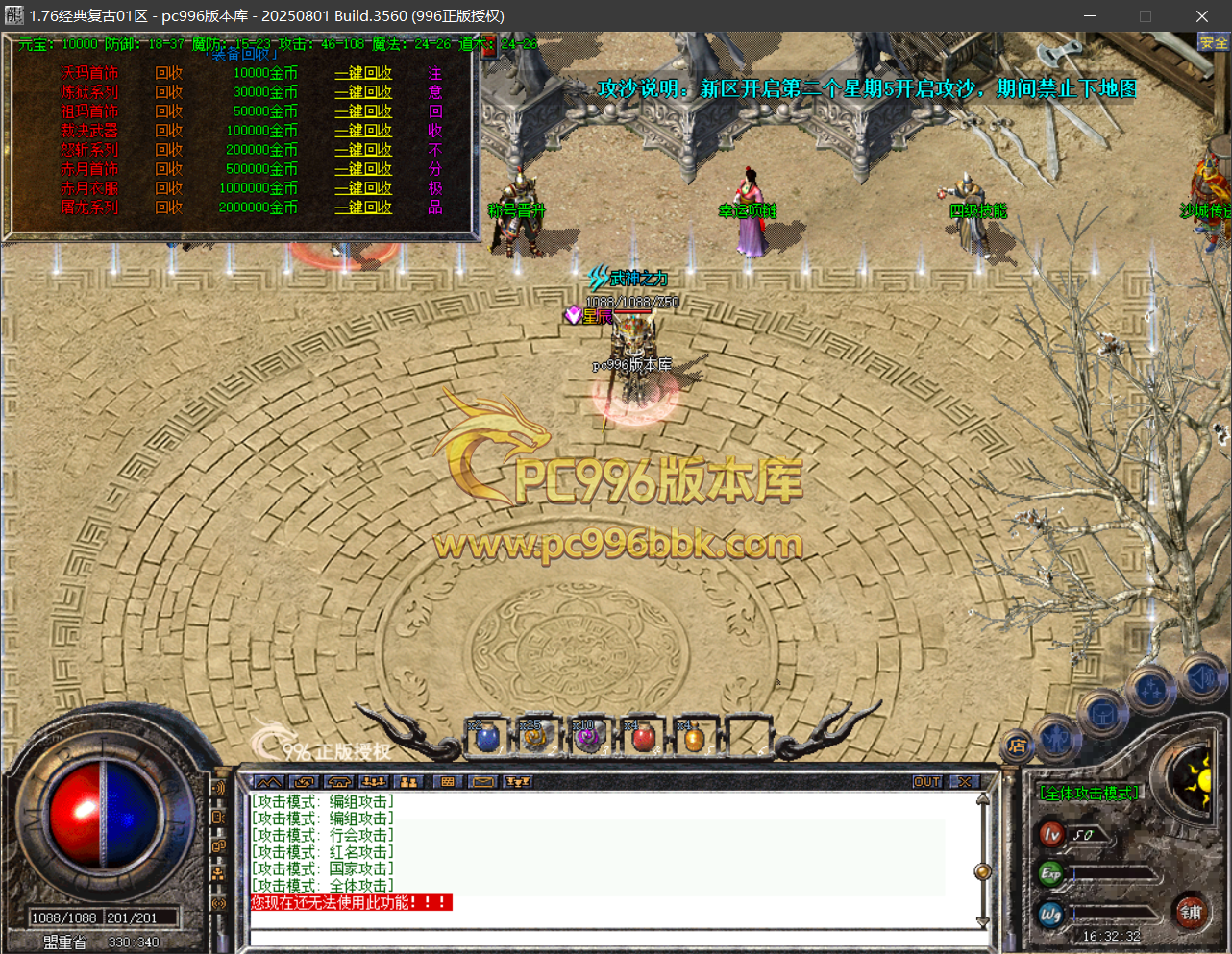Click the chat text input field
This screenshot has height=954, width=1232.
[615, 937]
